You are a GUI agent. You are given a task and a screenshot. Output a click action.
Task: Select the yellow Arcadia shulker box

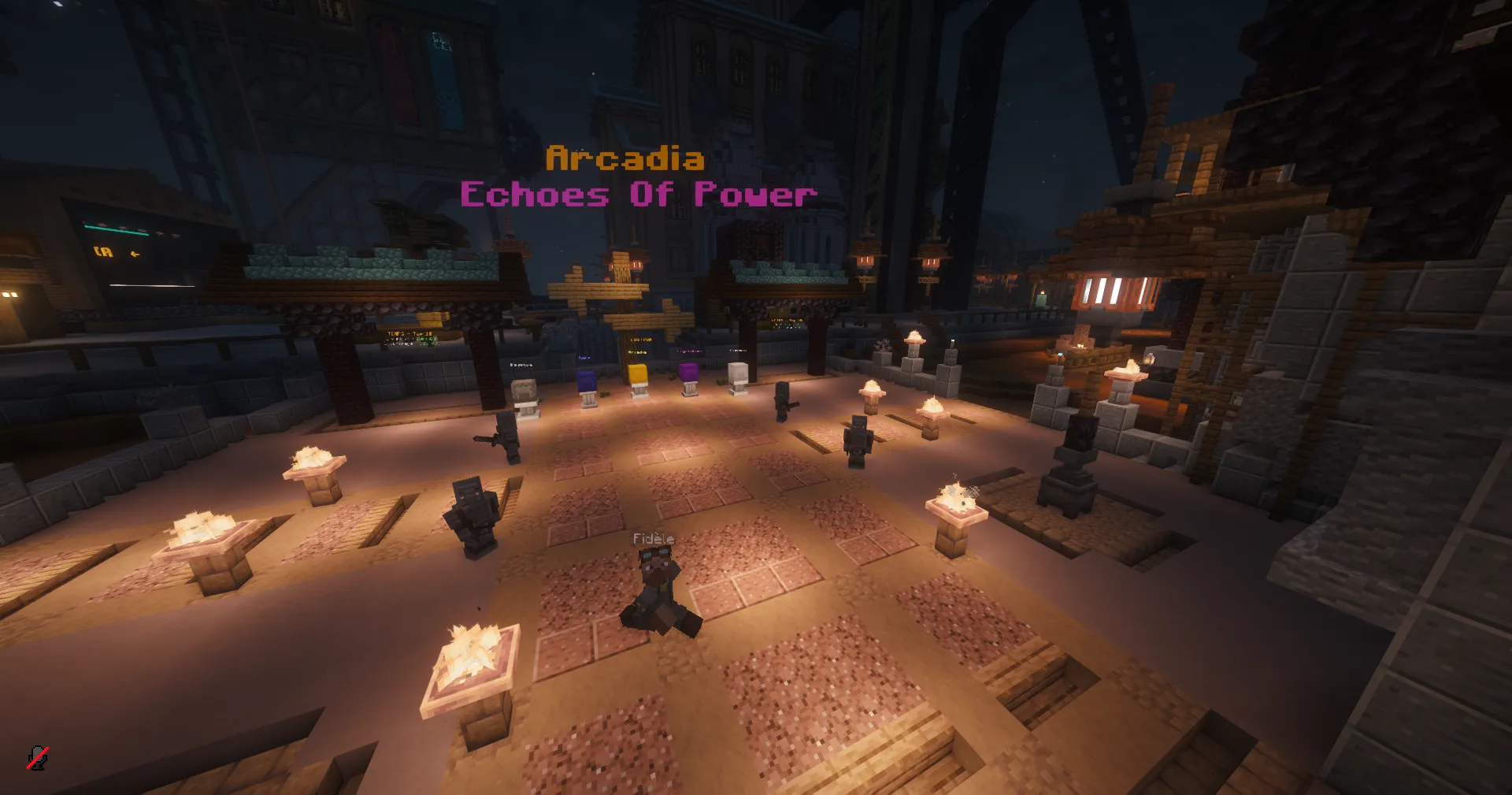(639, 375)
